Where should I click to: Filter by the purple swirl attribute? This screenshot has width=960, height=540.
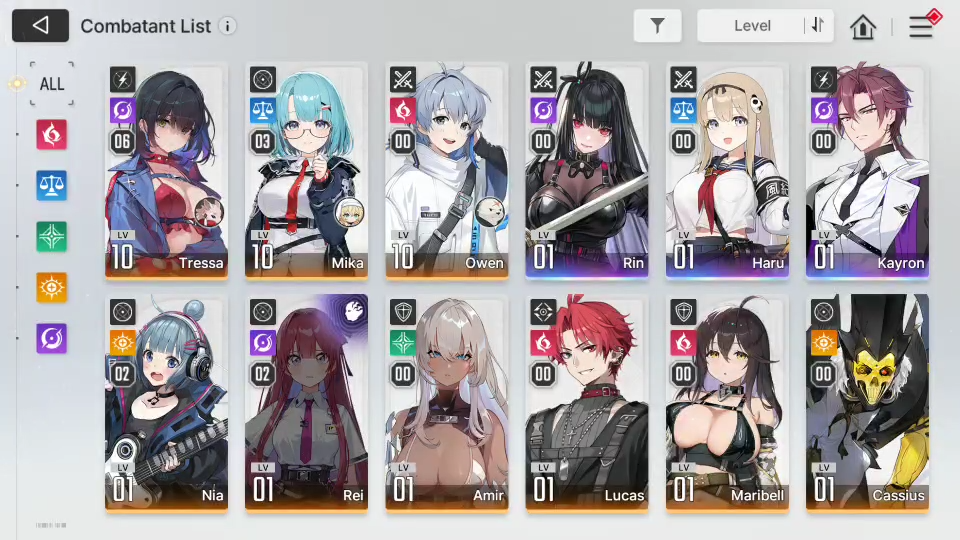(x=51, y=338)
